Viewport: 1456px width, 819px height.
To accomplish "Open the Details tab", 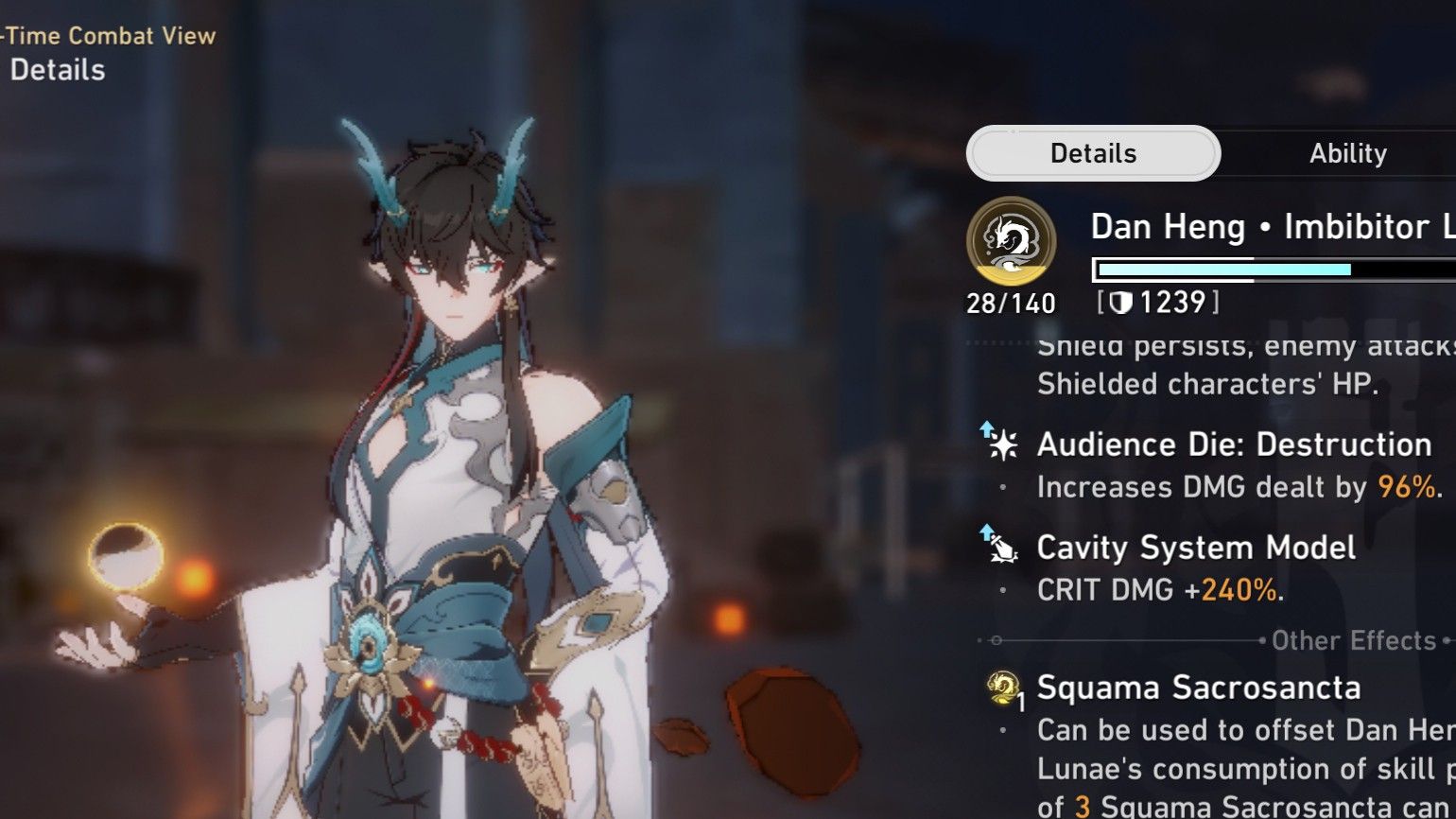I will [x=1093, y=153].
